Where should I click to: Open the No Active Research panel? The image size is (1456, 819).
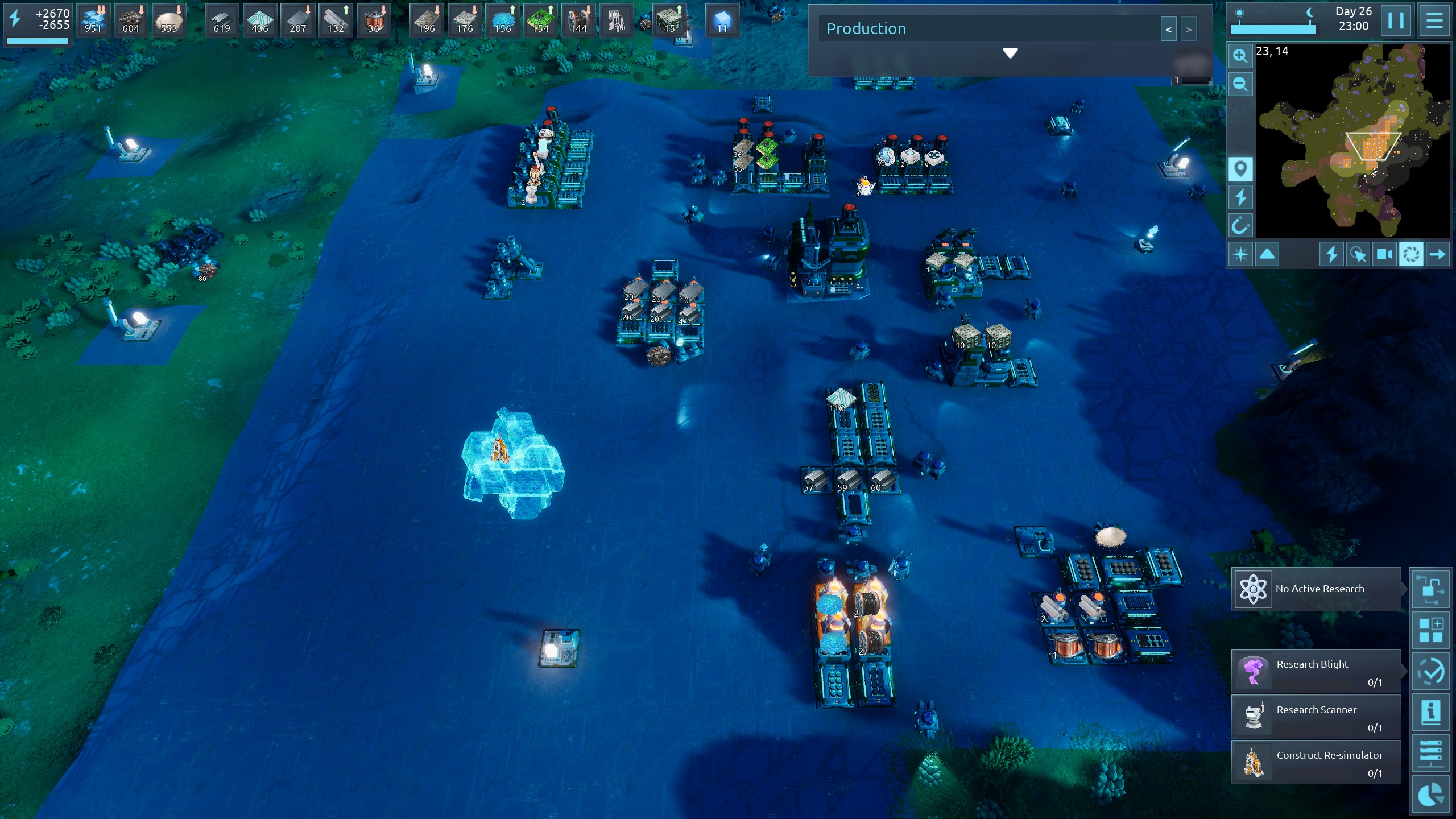pos(1316,589)
